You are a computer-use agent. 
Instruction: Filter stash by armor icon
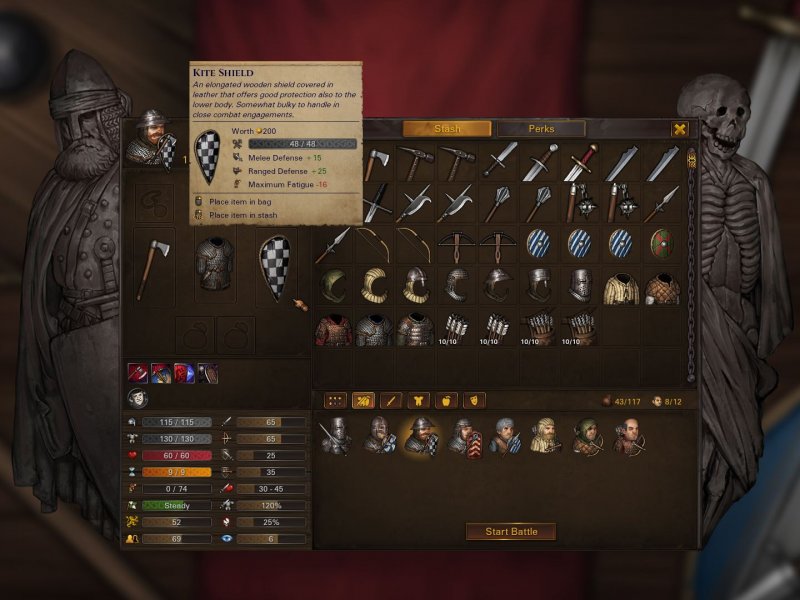click(x=420, y=400)
